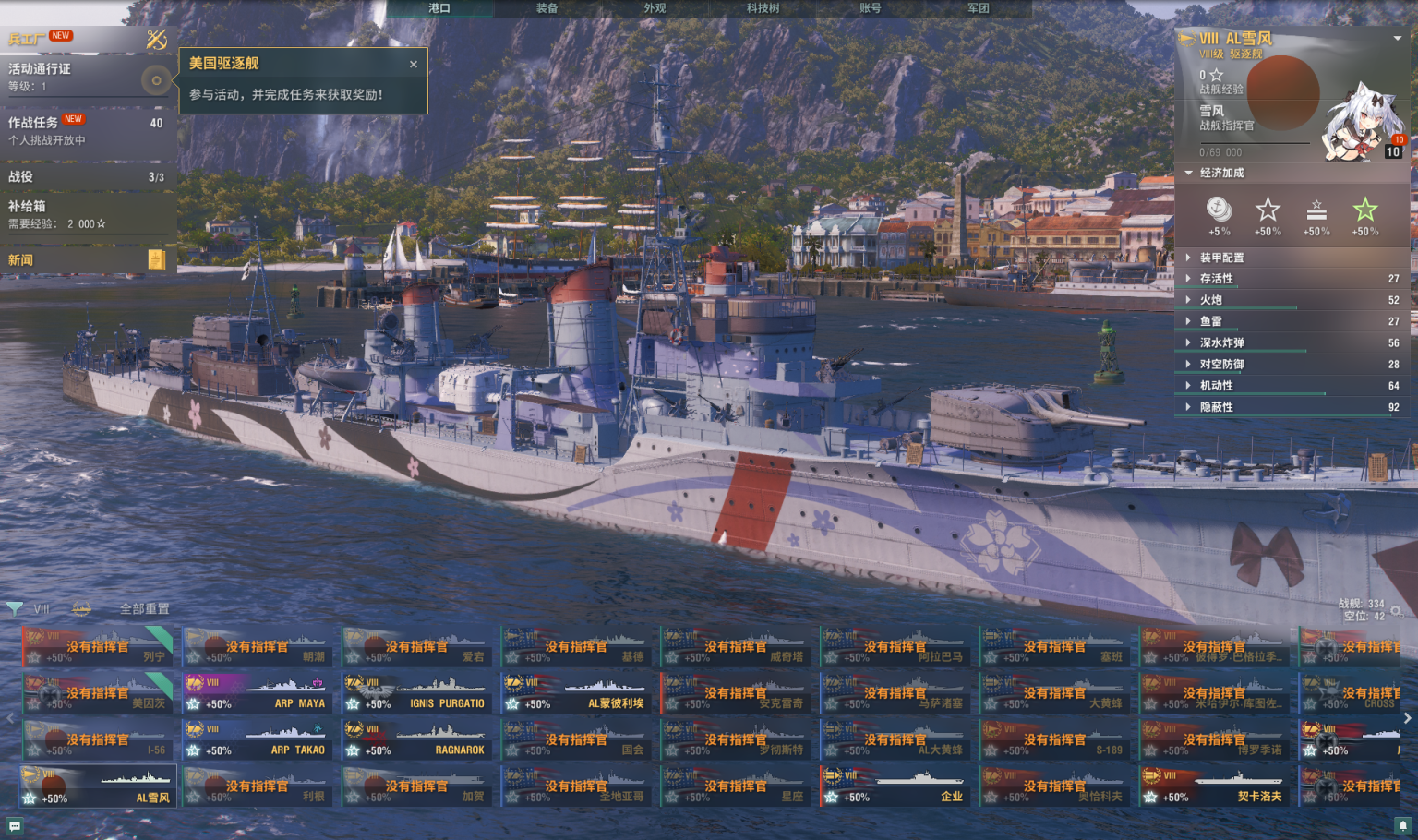Open the ship carousel filter funnel
The image size is (1418, 840).
15,608
